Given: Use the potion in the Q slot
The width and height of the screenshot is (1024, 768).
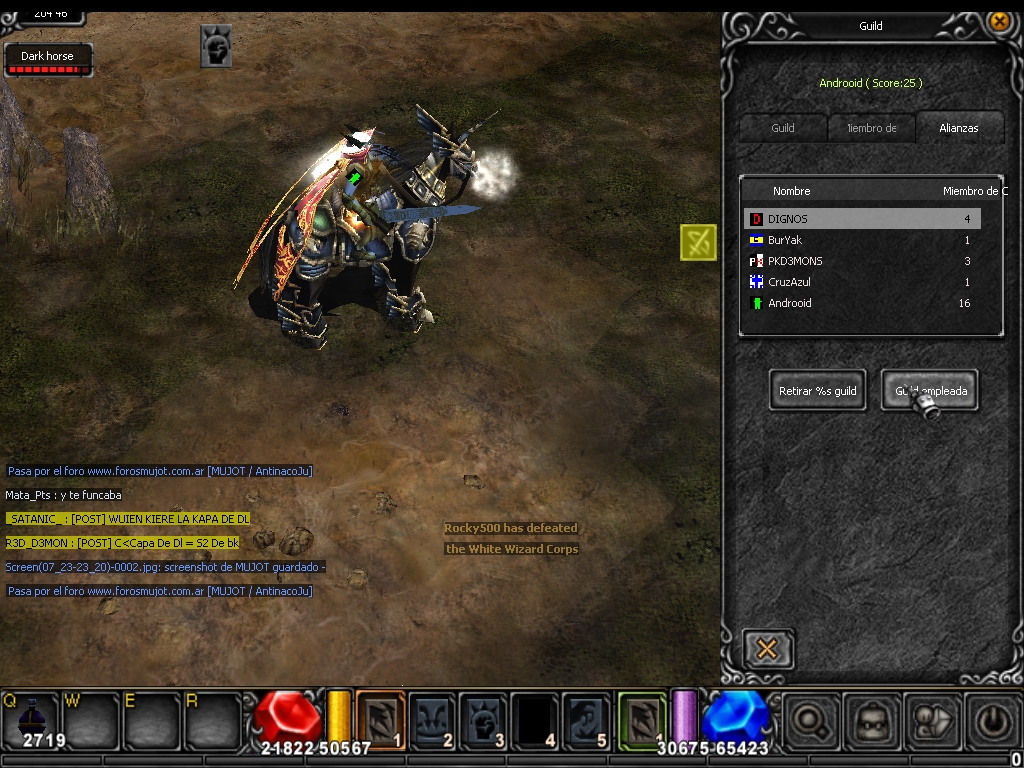Looking at the screenshot, I should tap(30, 720).
